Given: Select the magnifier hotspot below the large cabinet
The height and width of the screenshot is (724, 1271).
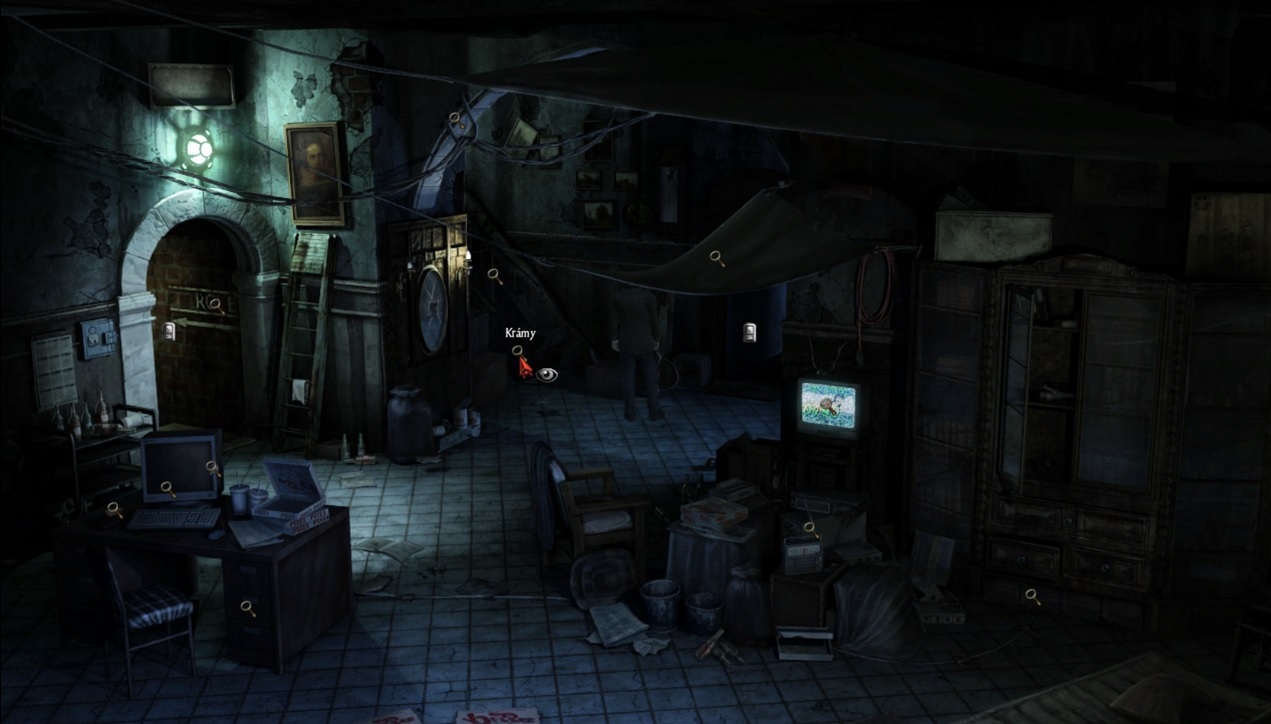Looking at the screenshot, I should click(x=1031, y=596).
